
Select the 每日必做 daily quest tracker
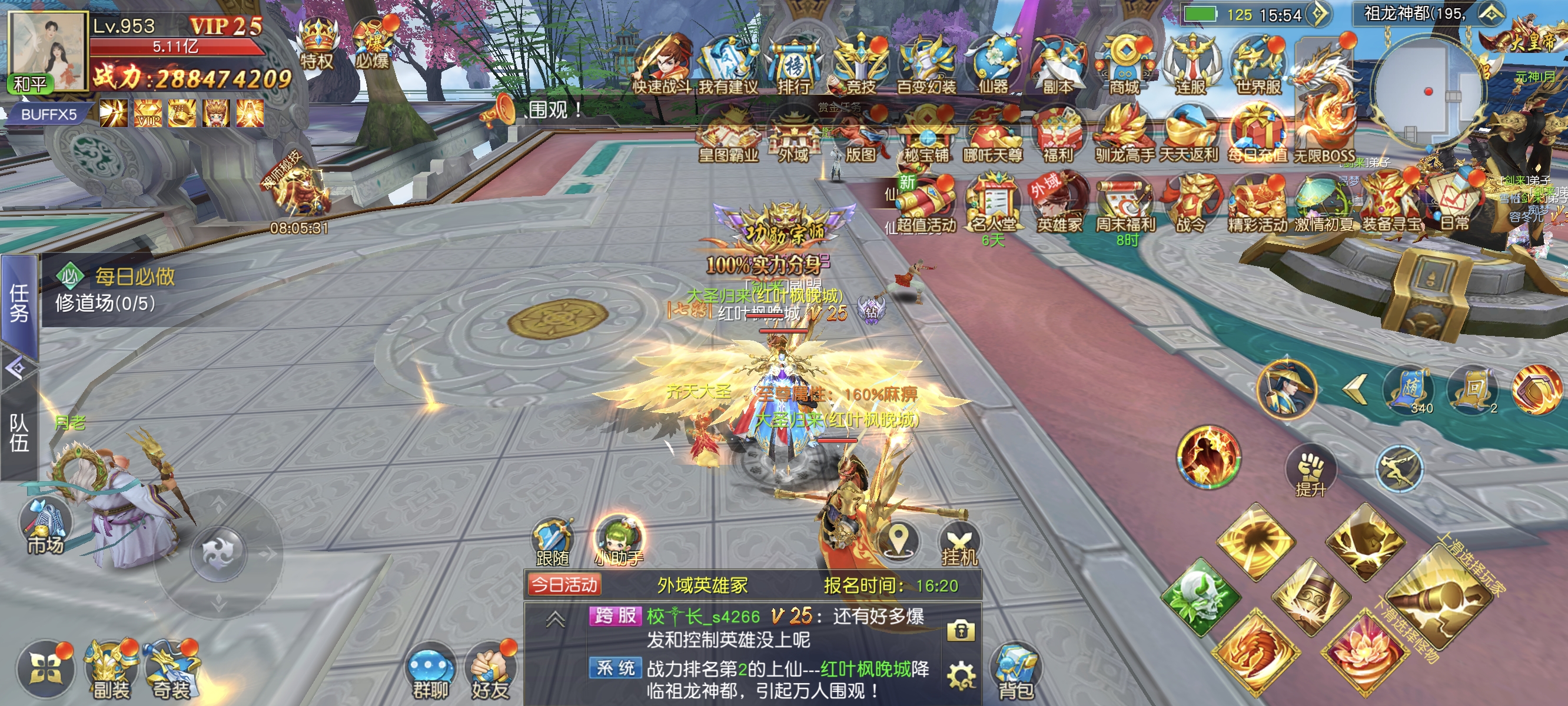tap(134, 278)
